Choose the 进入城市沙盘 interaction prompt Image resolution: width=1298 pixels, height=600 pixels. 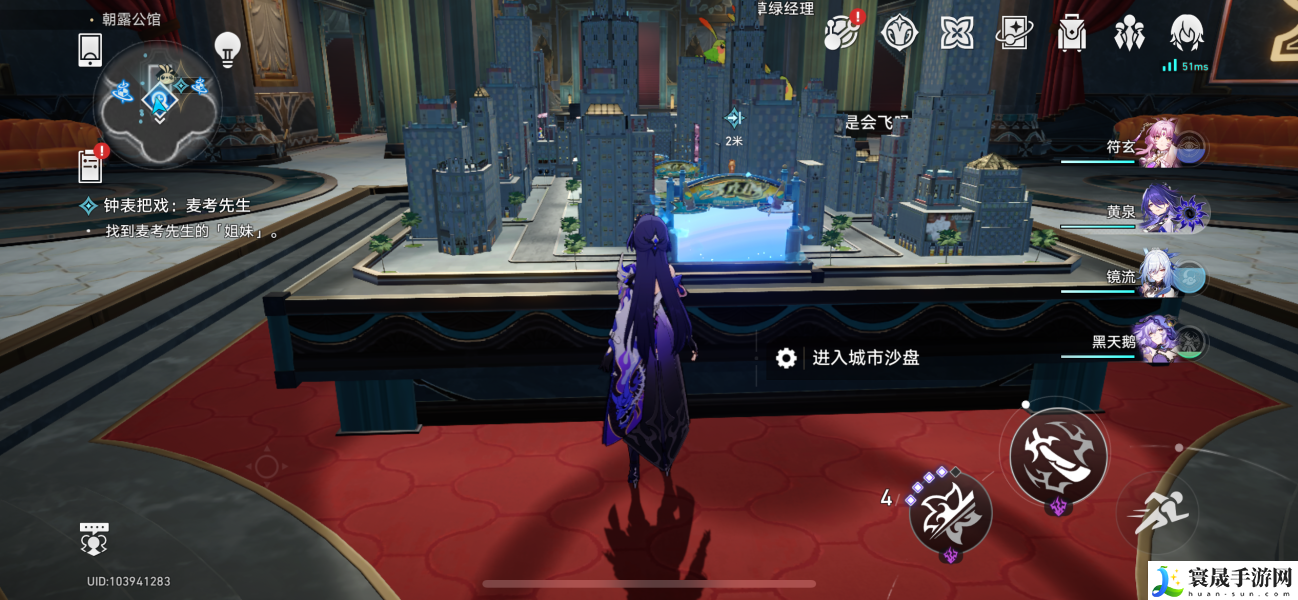pyautogui.click(x=864, y=358)
